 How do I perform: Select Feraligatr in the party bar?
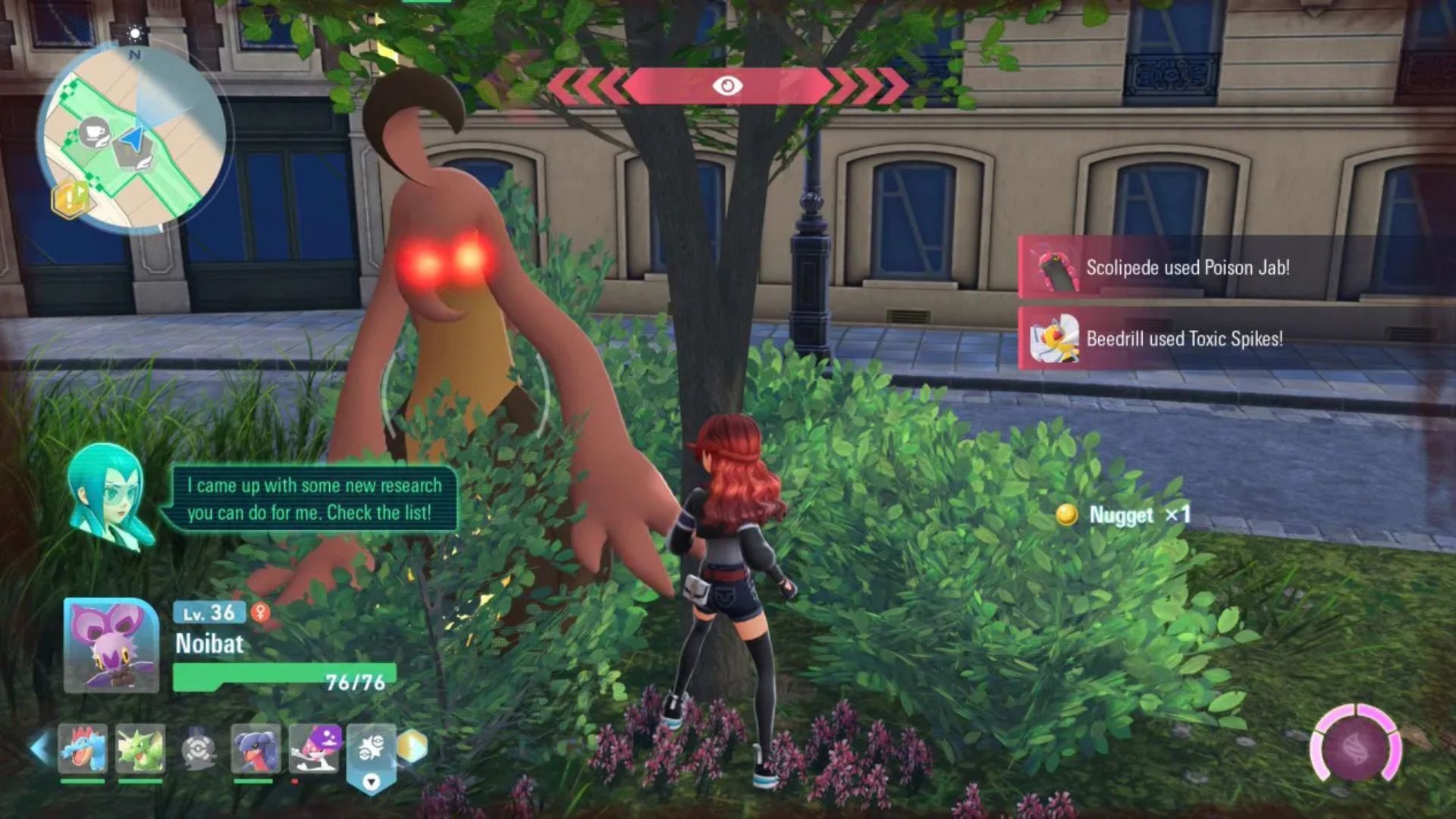point(83,749)
